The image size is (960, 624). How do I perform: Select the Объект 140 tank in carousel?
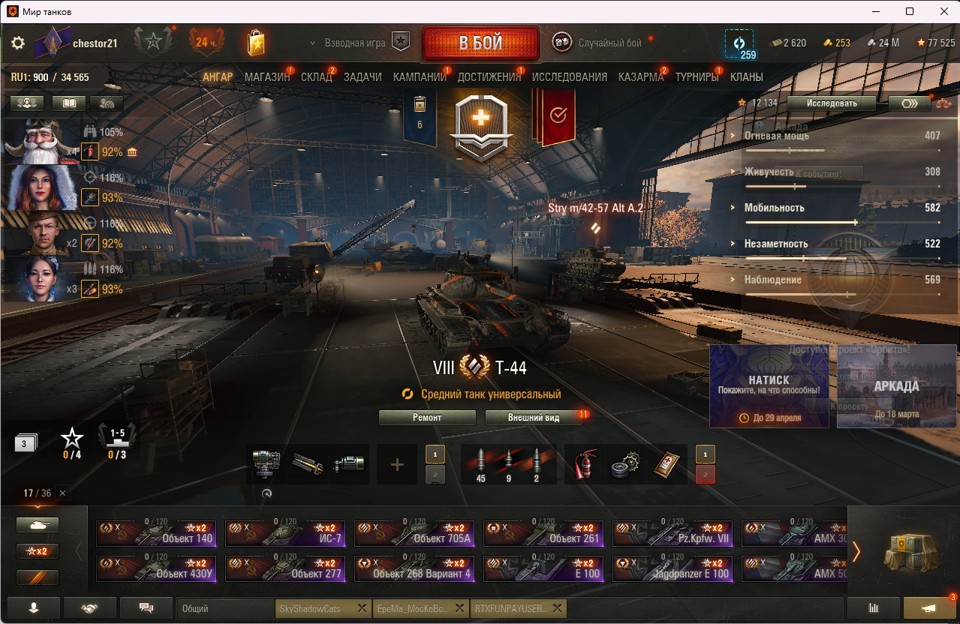pos(156,534)
